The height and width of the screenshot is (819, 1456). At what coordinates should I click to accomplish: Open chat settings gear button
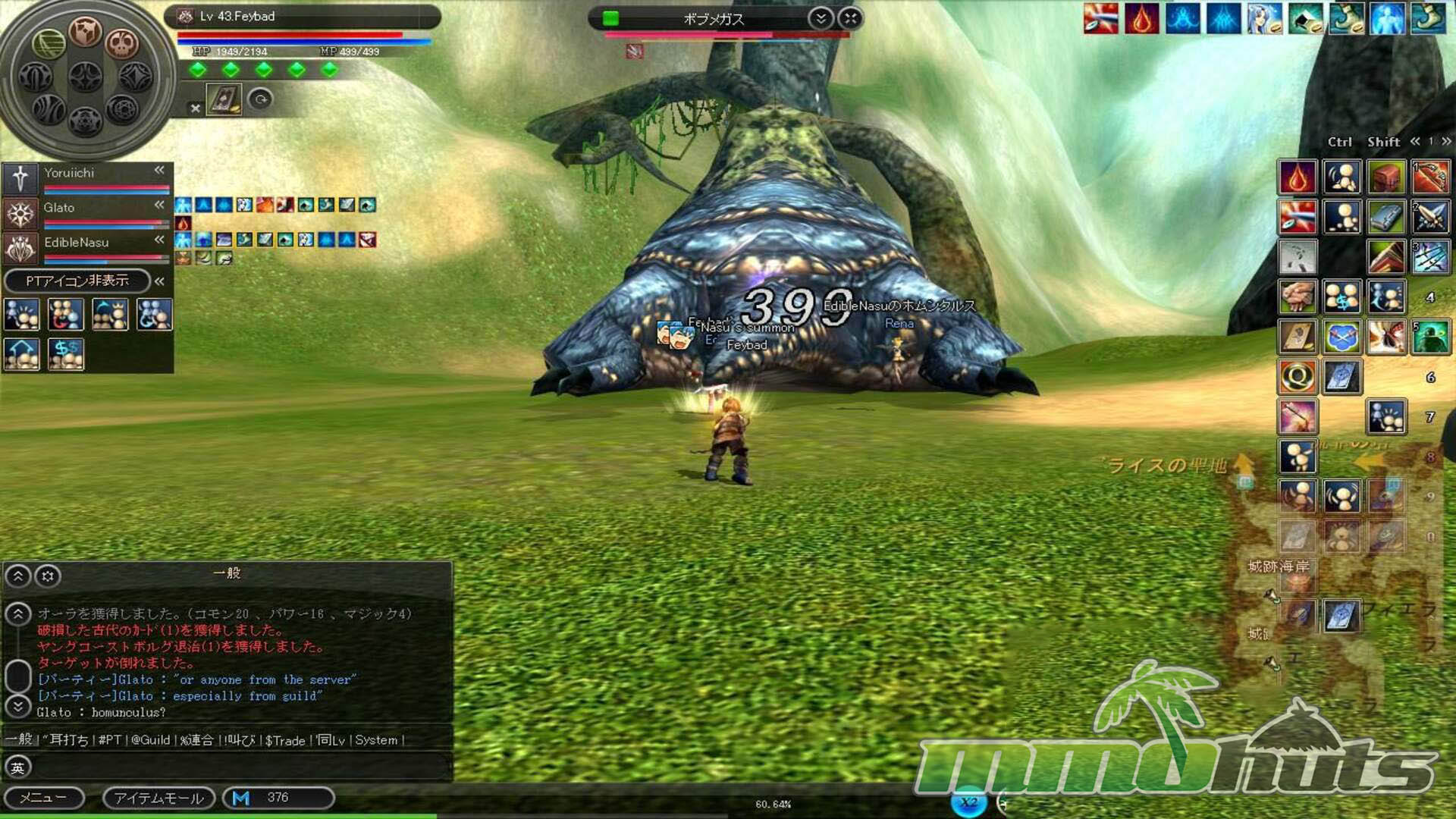click(x=48, y=576)
